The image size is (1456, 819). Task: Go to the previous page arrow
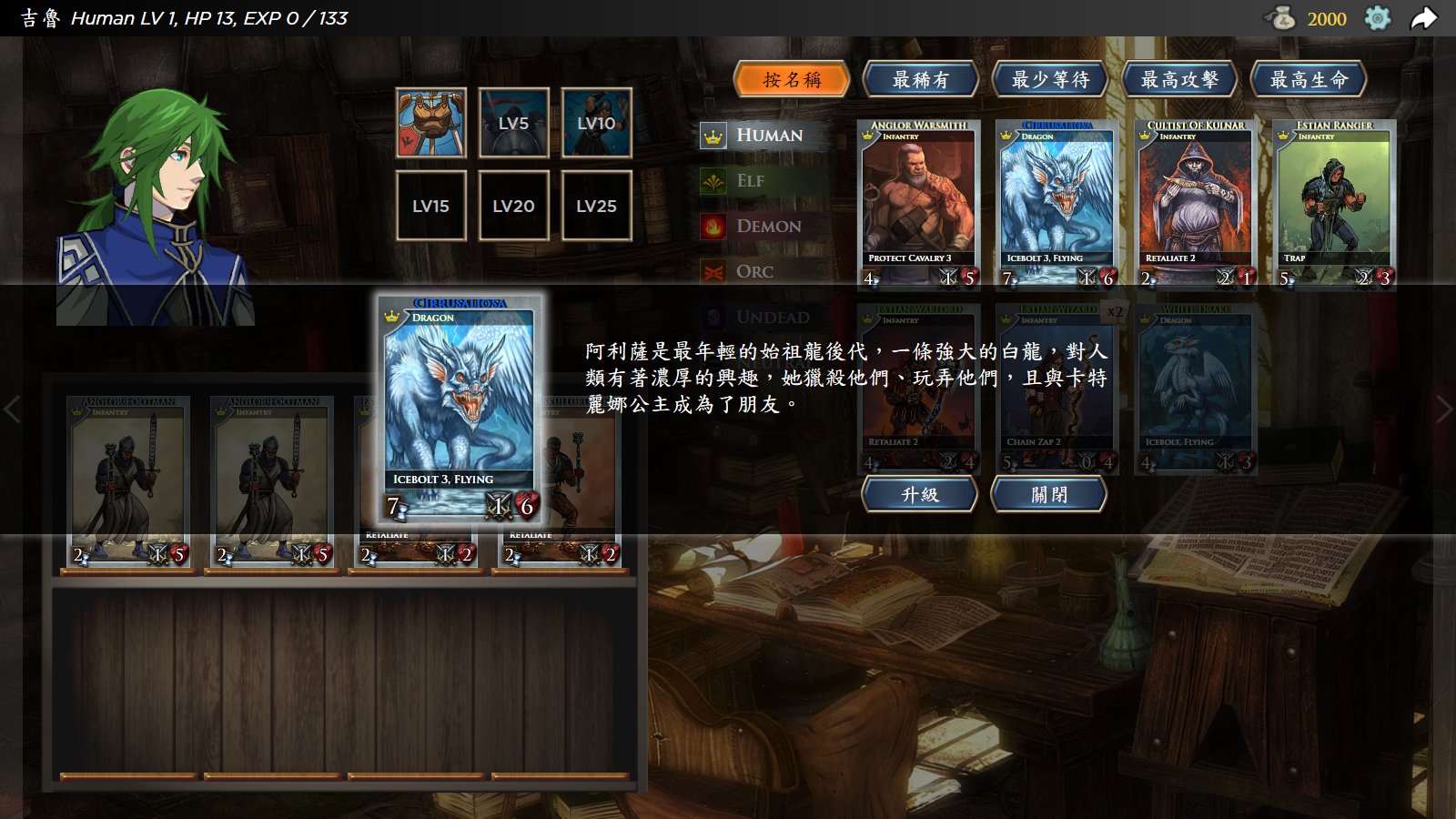[12, 409]
